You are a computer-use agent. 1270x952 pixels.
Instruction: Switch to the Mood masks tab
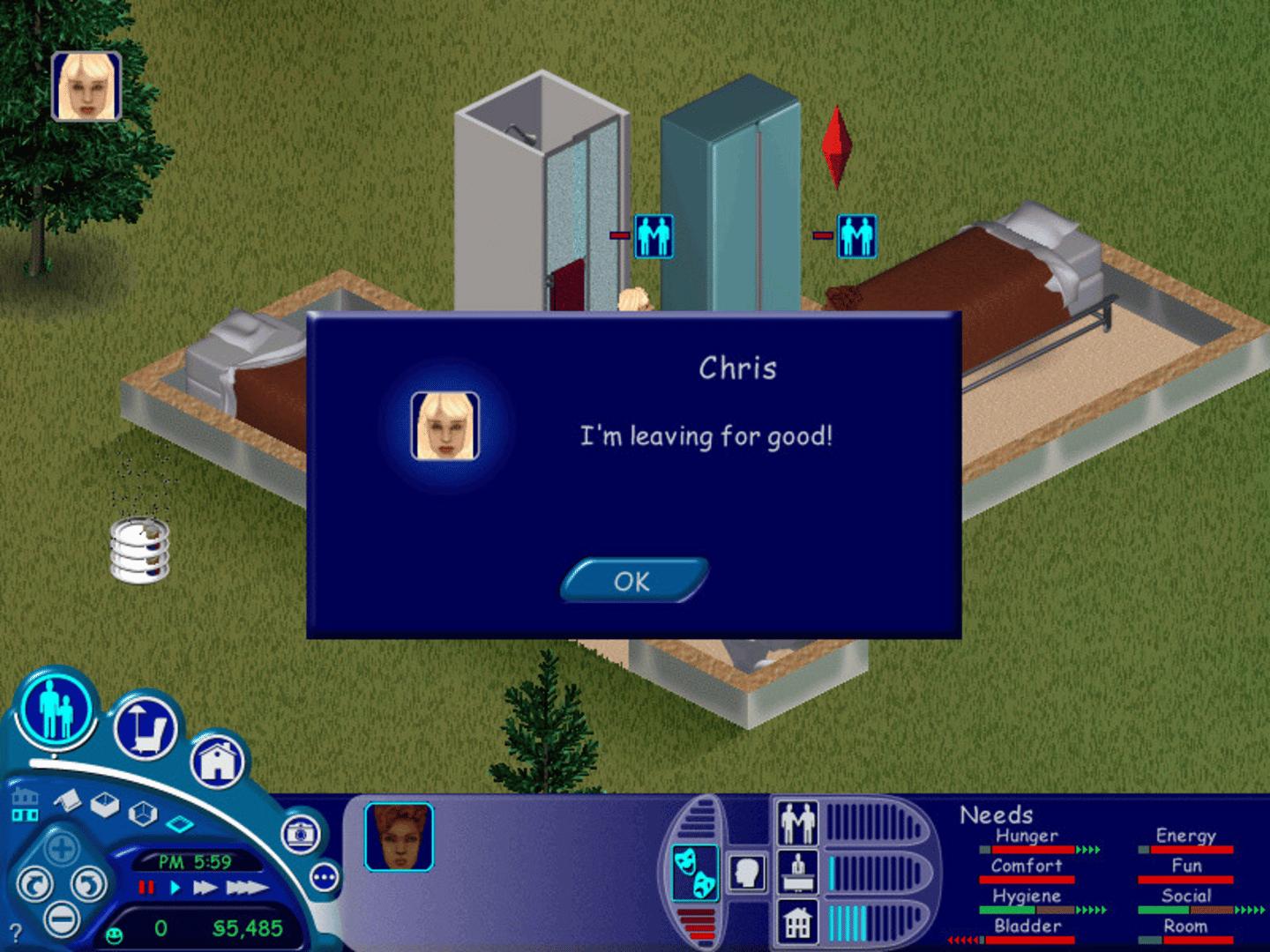coord(696,873)
